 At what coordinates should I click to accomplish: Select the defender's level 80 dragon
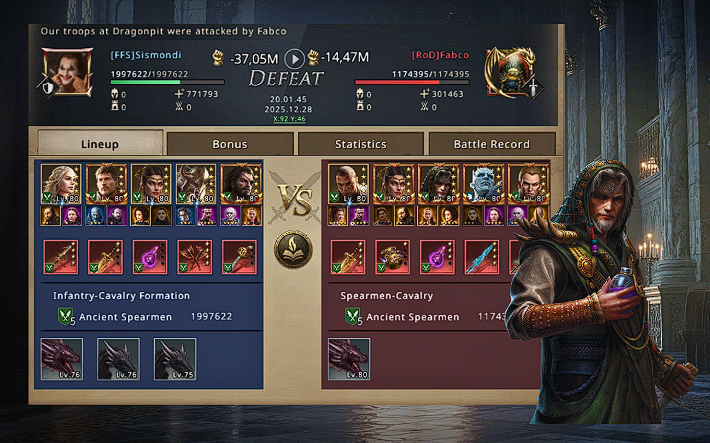[x=349, y=359]
